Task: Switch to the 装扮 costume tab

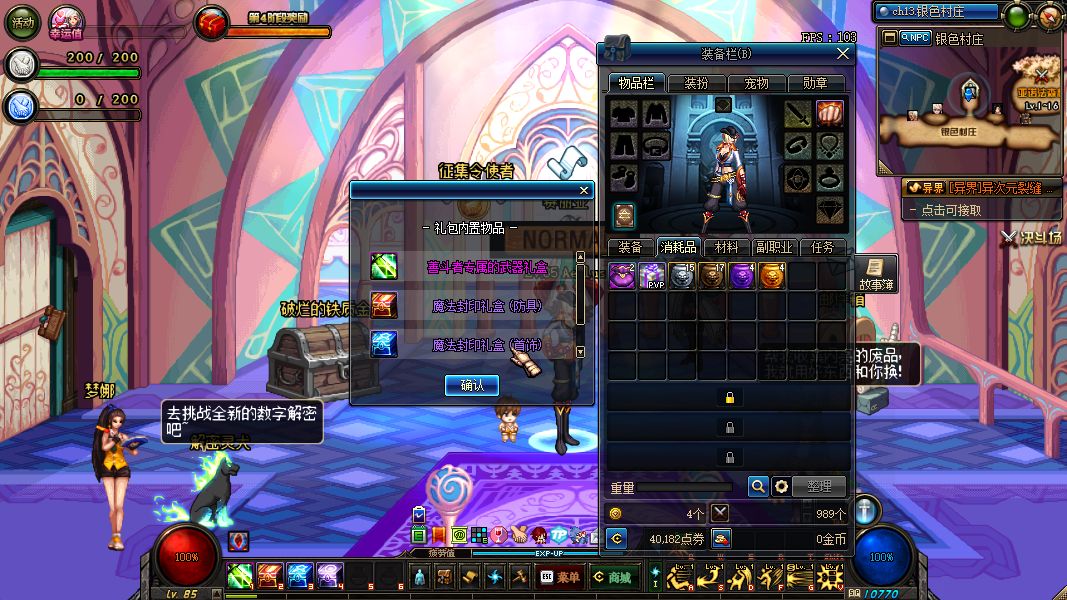Action: click(x=695, y=84)
